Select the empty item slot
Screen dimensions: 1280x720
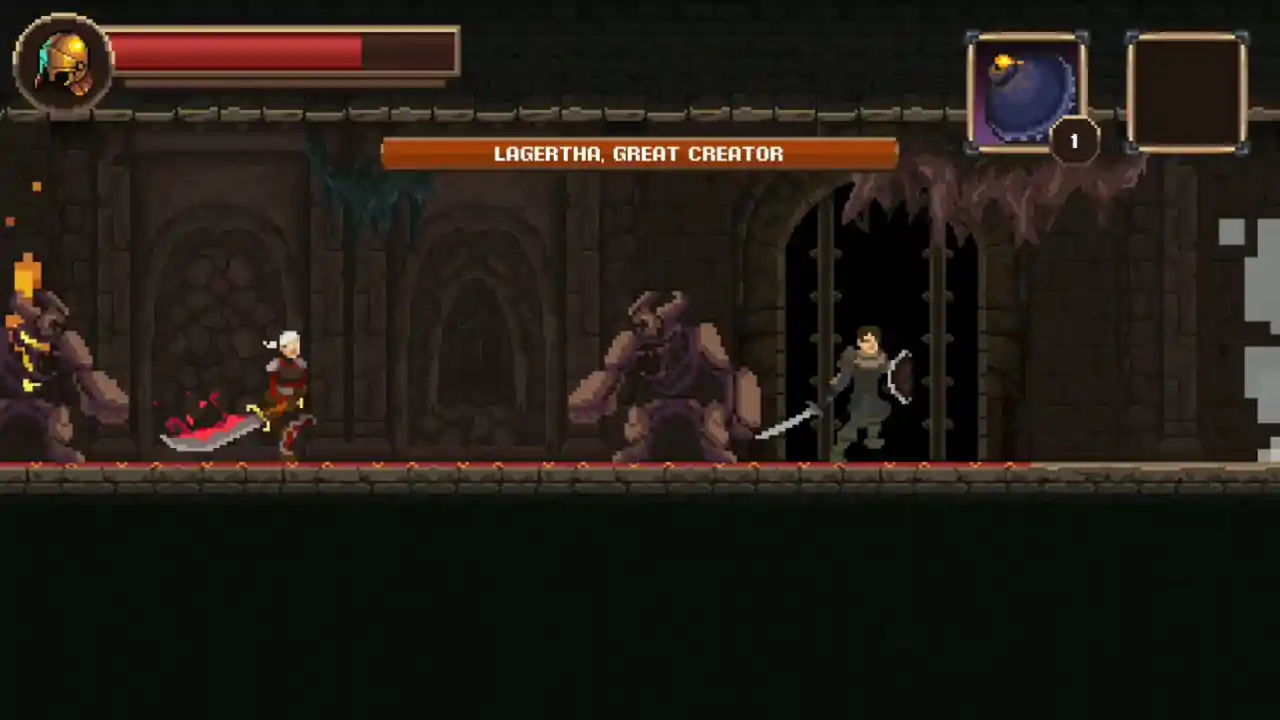1187,92
